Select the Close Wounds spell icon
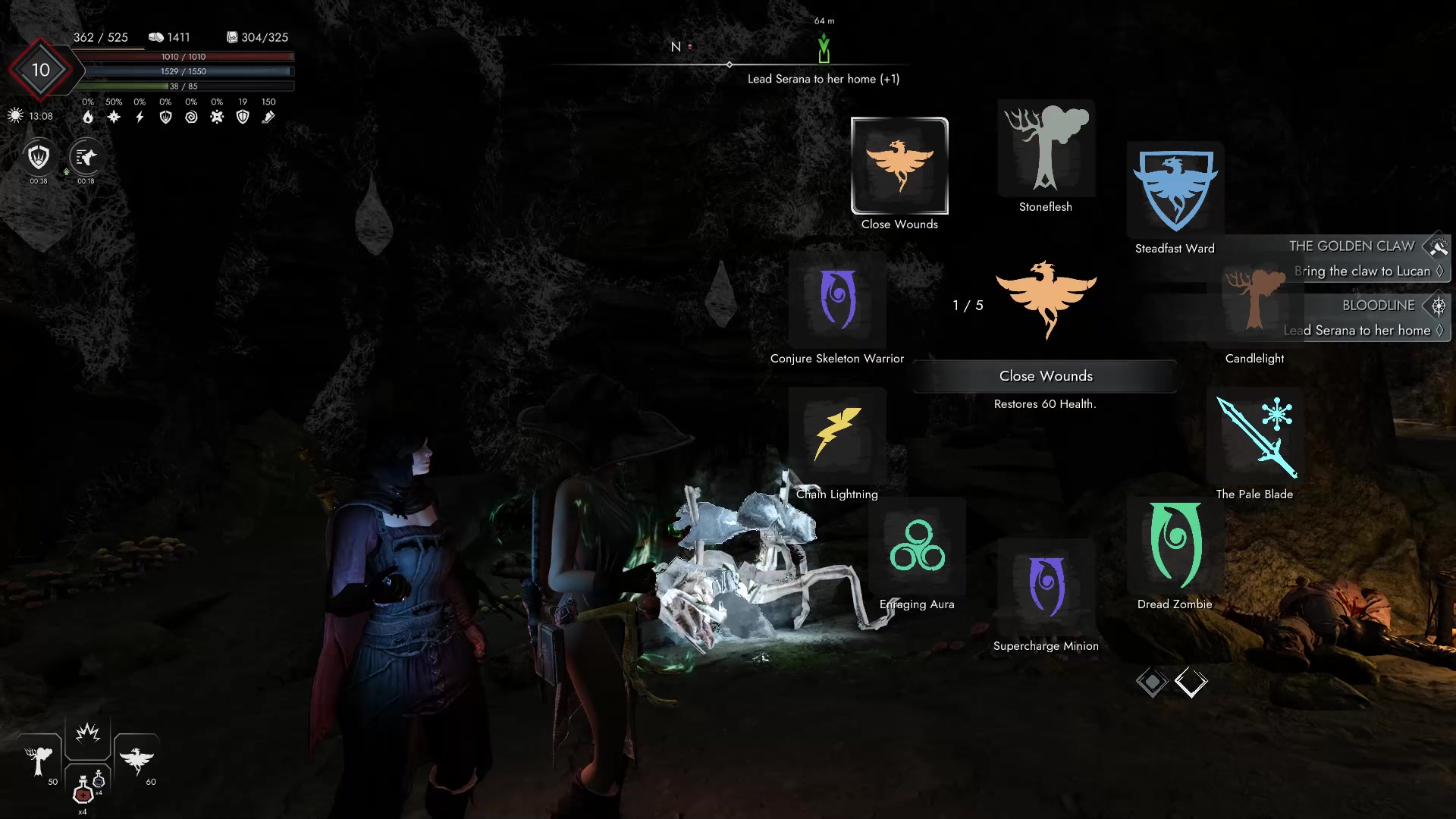Image resolution: width=1456 pixels, height=819 pixels. tap(899, 165)
